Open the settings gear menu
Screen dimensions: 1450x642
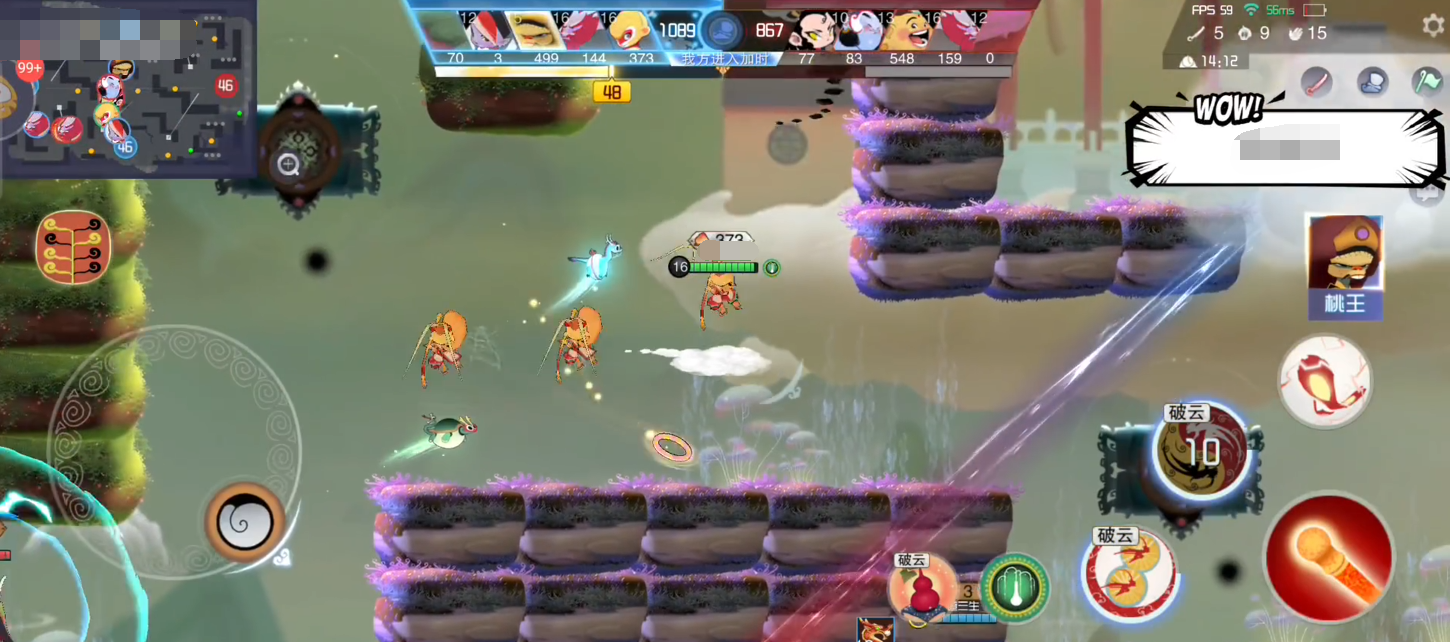tap(1432, 25)
